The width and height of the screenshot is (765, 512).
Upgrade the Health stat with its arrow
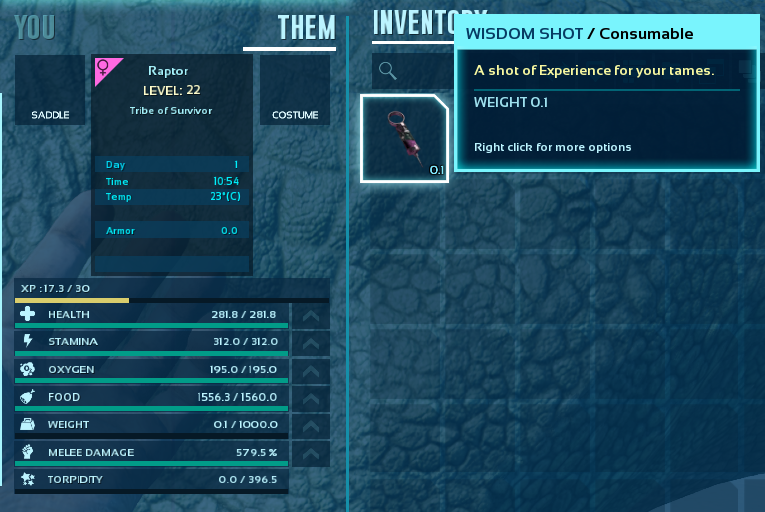click(310, 315)
